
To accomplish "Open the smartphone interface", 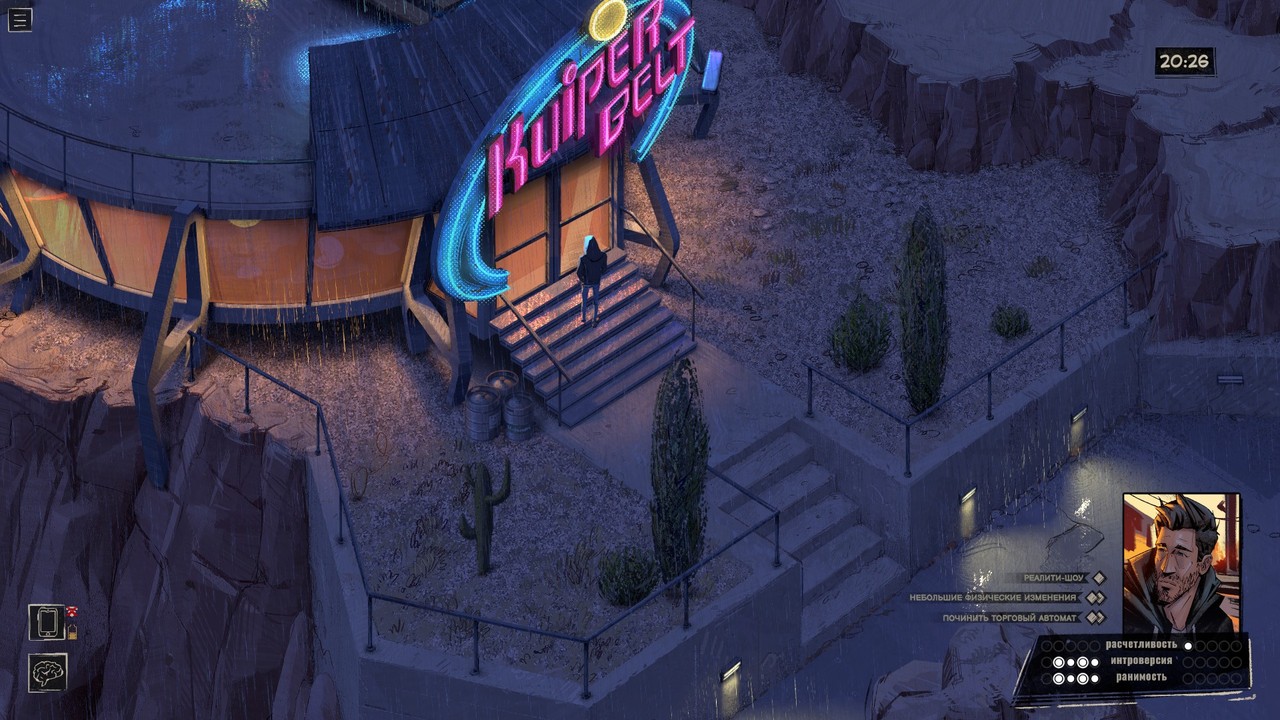I will [47, 622].
